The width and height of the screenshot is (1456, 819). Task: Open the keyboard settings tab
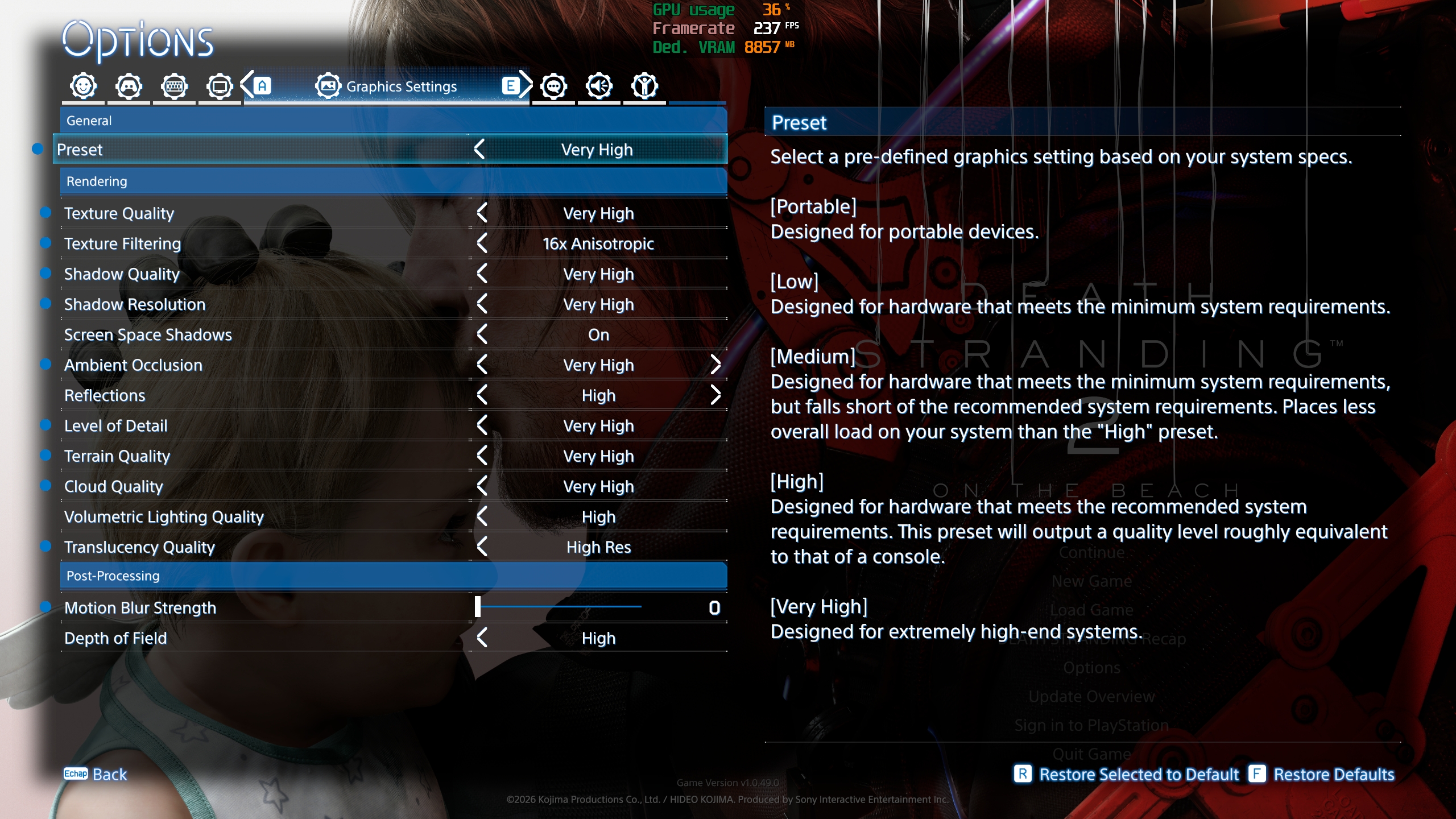[175, 85]
